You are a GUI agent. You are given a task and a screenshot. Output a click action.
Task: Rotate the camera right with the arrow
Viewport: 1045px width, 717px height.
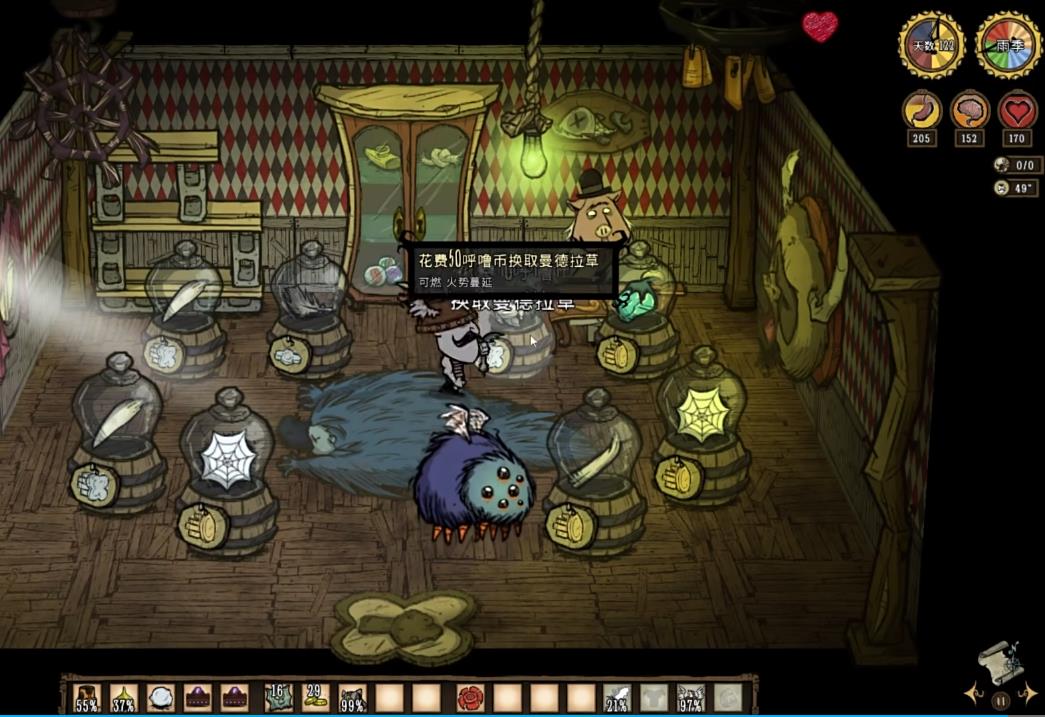[1028, 692]
